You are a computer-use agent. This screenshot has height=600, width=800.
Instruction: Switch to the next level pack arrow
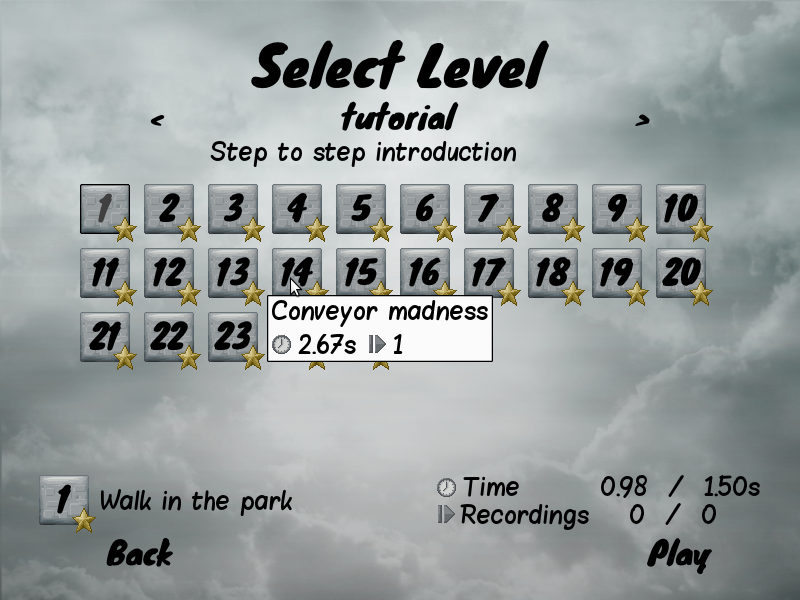(x=642, y=120)
